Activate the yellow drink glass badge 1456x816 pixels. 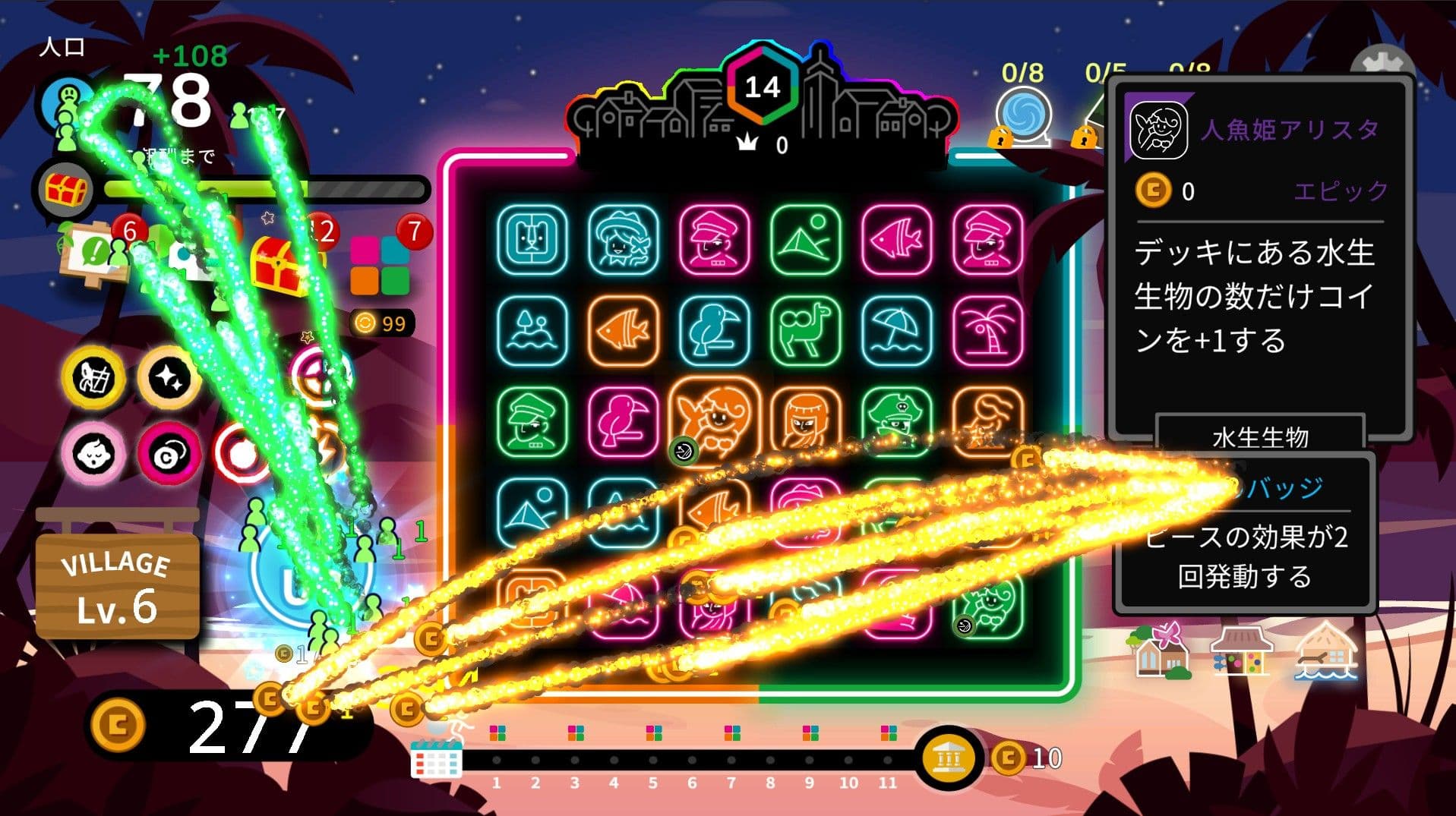click(93, 377)
